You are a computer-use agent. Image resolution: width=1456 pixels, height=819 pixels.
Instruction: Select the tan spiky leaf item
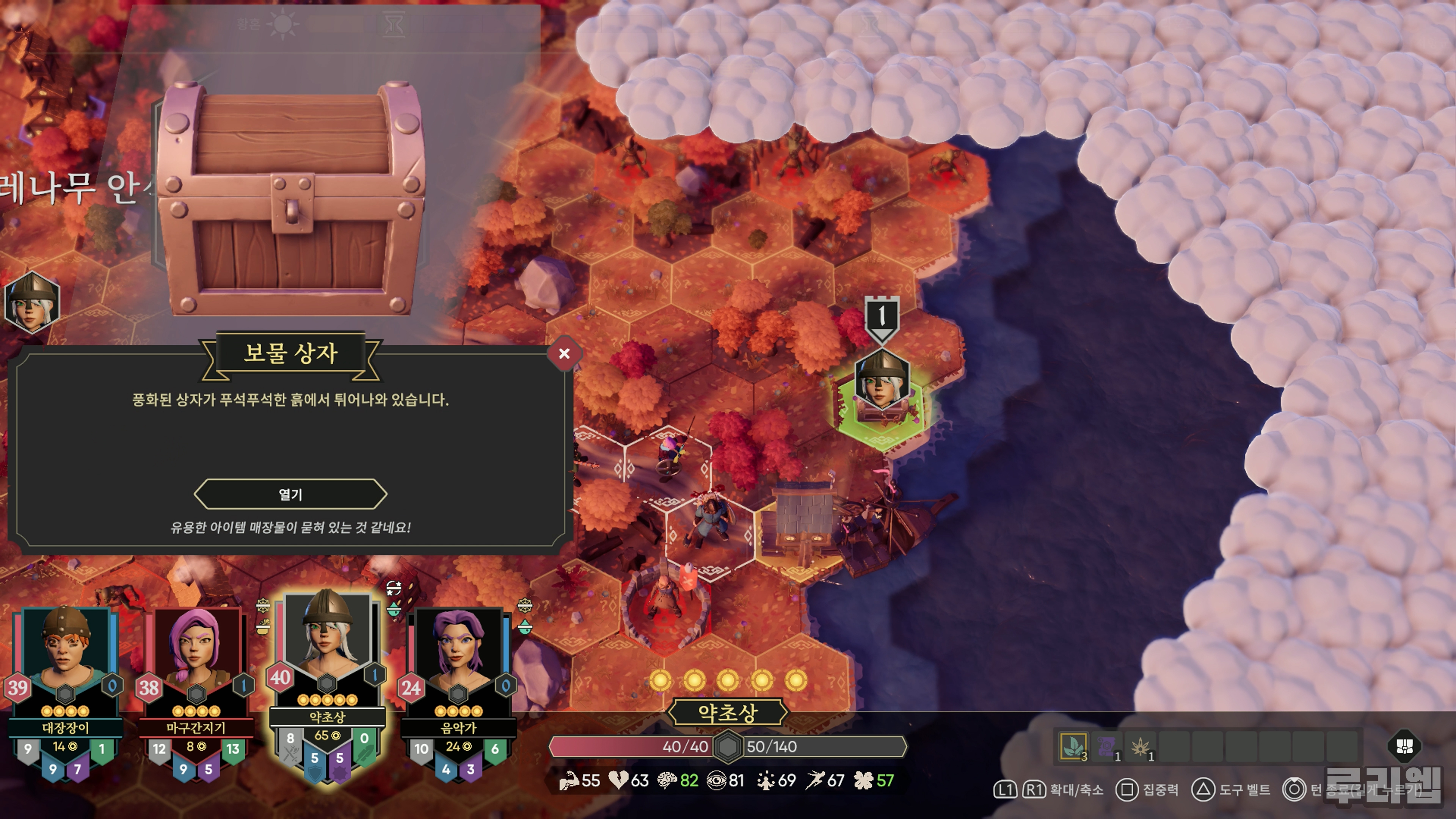[x=1141, y=747]
